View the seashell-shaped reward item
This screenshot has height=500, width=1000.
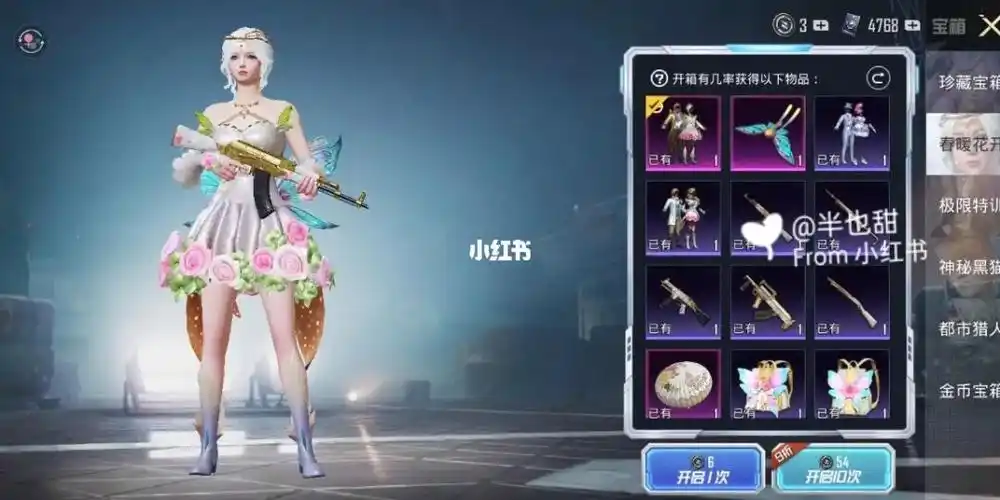point(683,384)
